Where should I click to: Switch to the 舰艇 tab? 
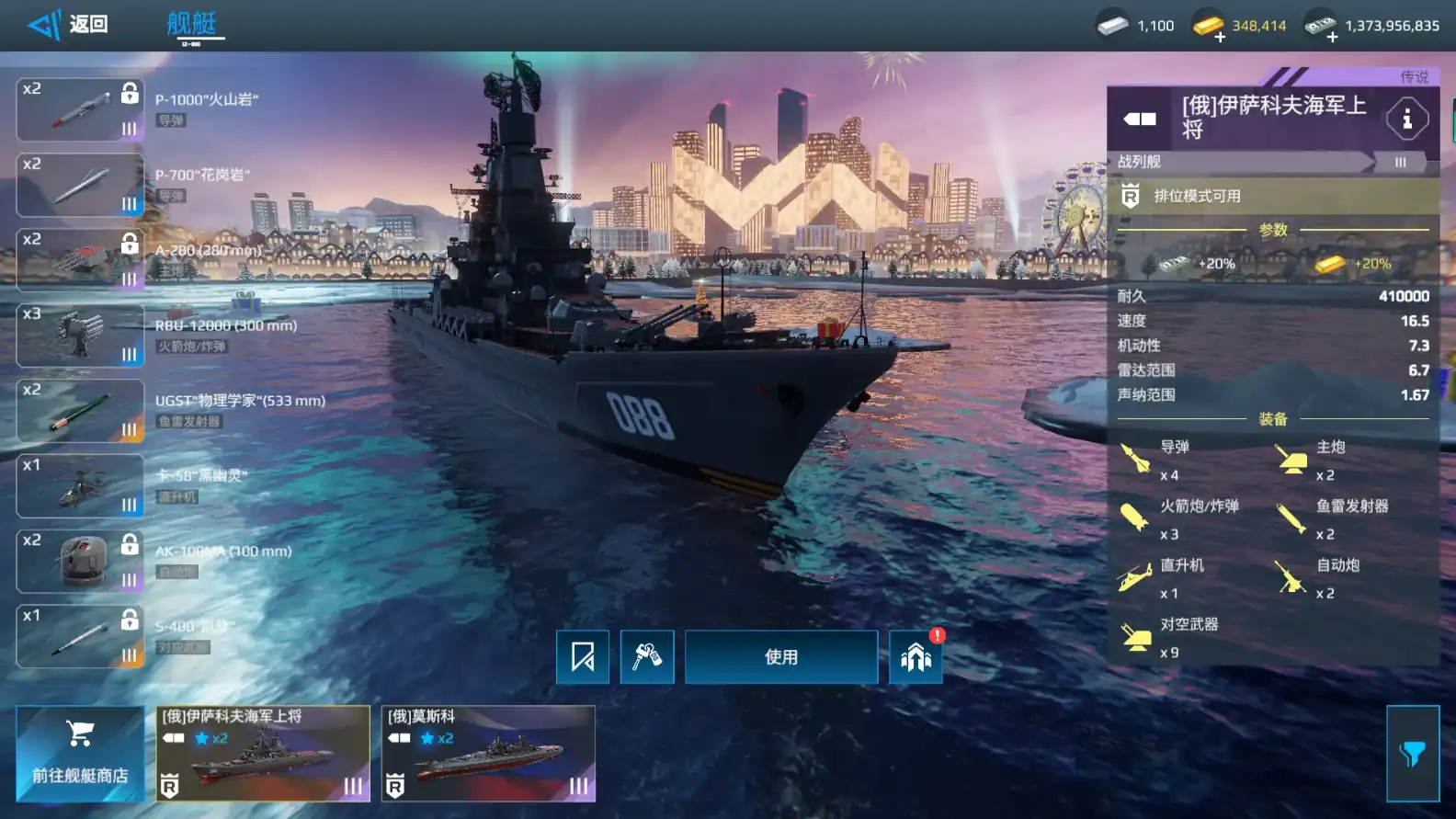pyautogui.click(x=192, y=24)
